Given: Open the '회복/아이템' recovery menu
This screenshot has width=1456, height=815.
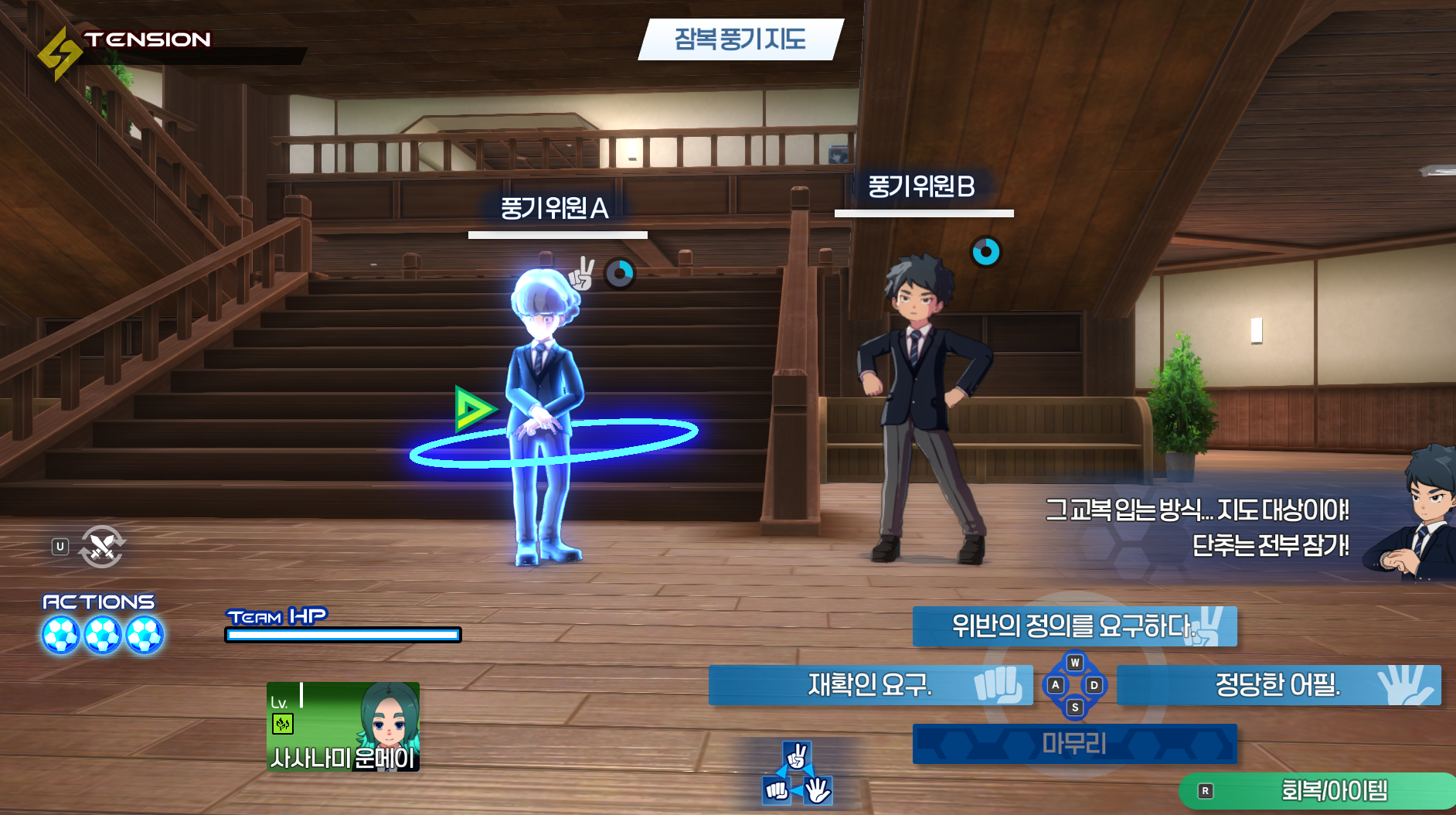Looking at the screenshot, I should click(1318, 790).
